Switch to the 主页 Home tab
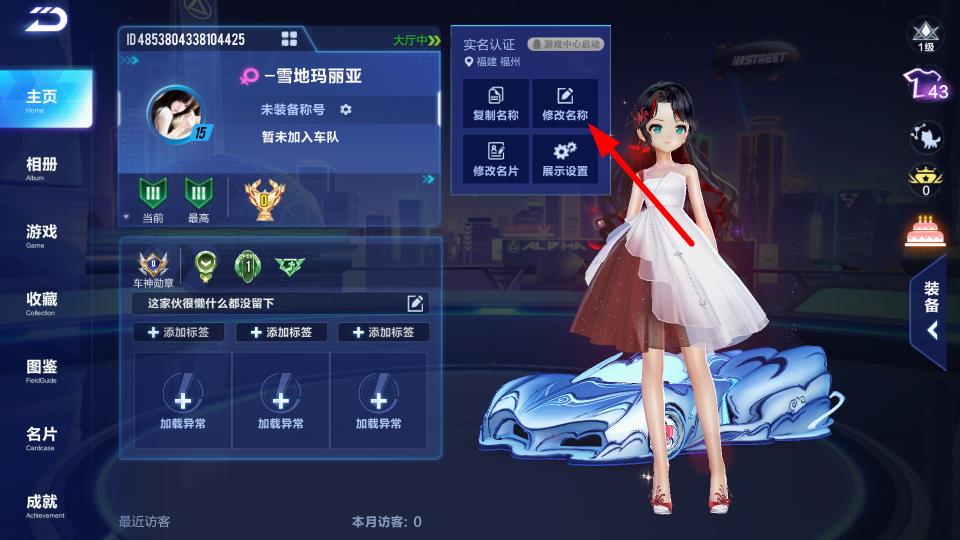The image size is (960, 540). click(42, 99)
